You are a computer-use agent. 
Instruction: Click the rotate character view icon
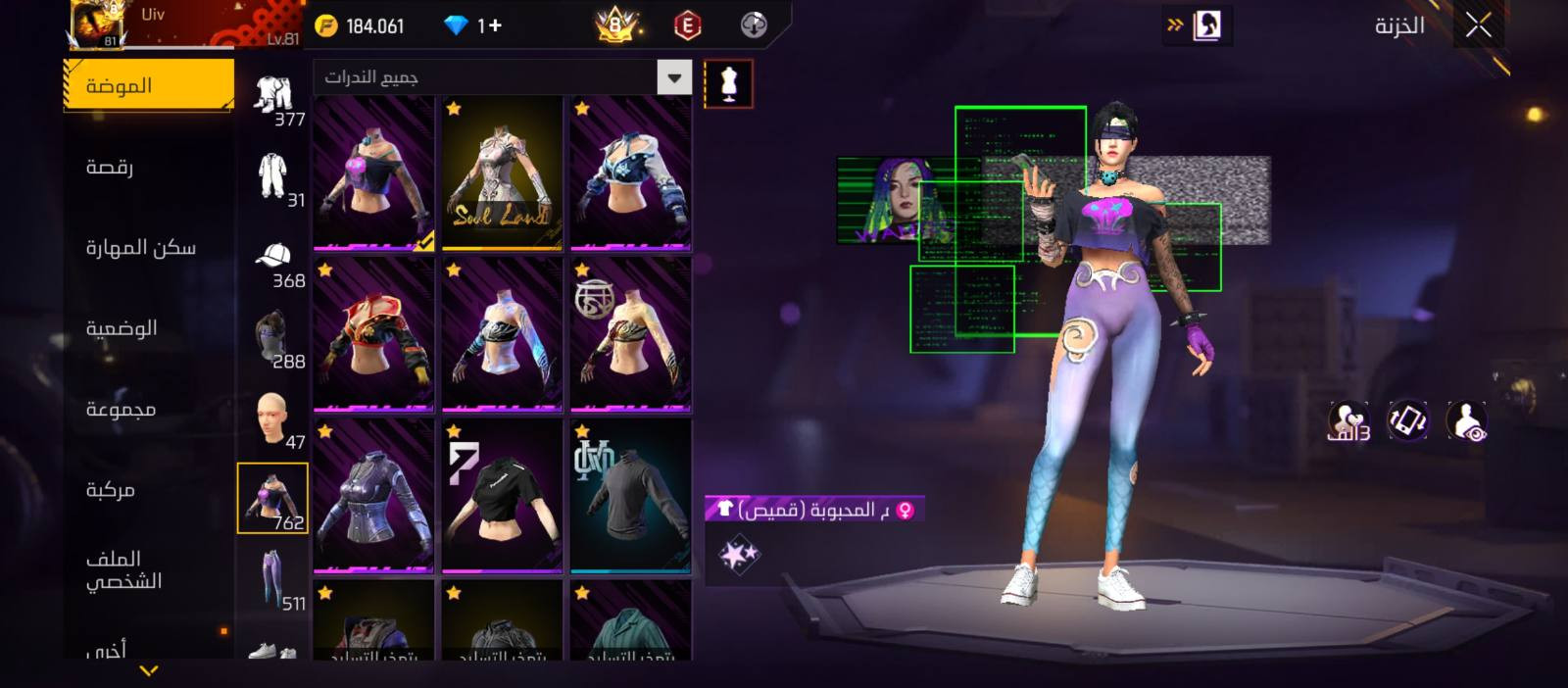(x=1408, y=421)
